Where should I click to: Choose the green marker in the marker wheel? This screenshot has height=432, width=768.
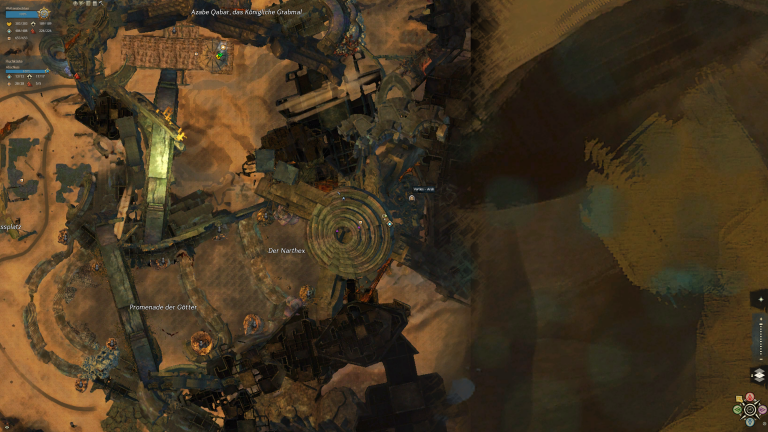pos(737,410)
